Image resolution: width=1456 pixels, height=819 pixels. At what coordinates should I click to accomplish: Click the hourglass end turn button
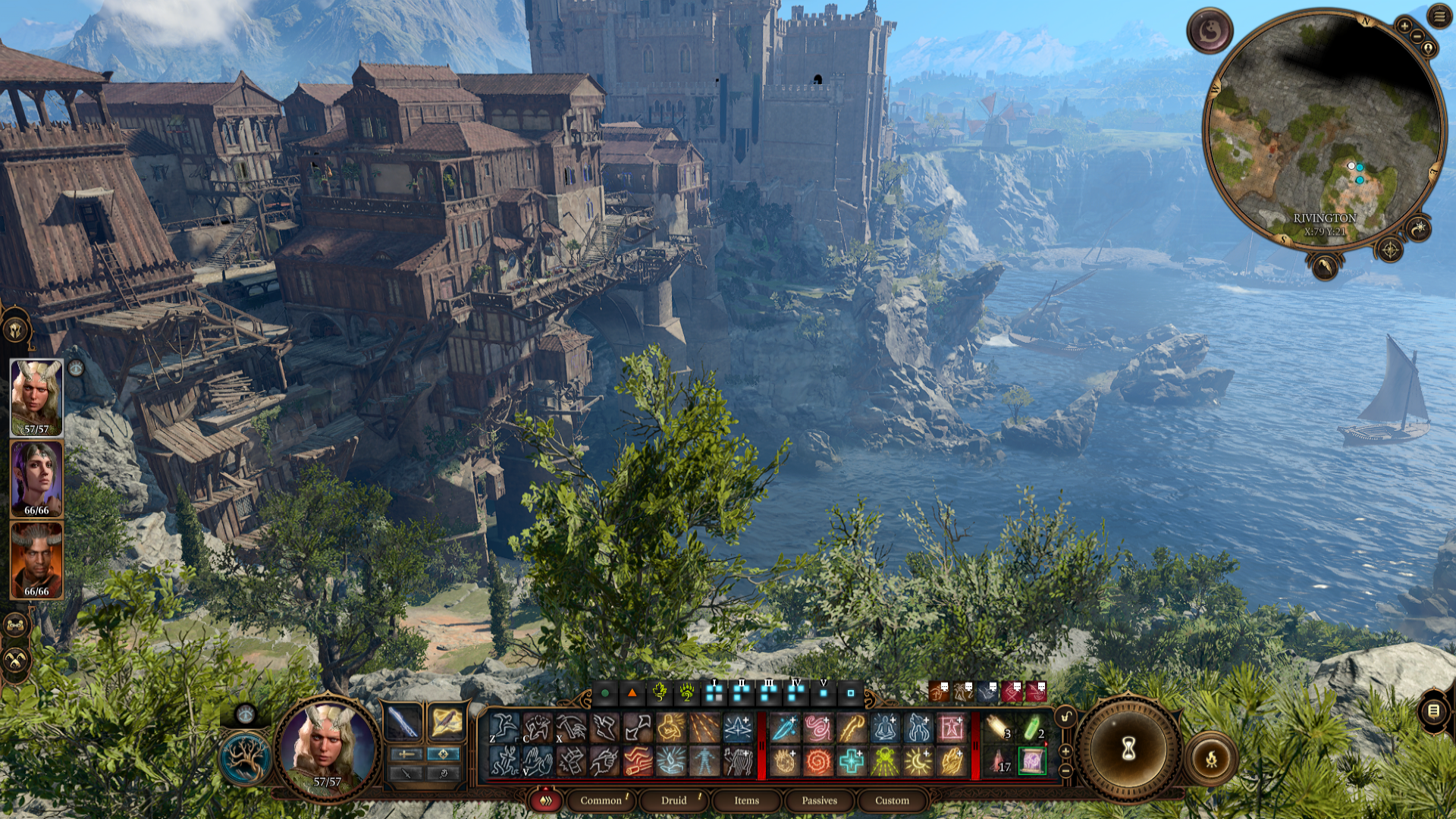point(1128,749)
